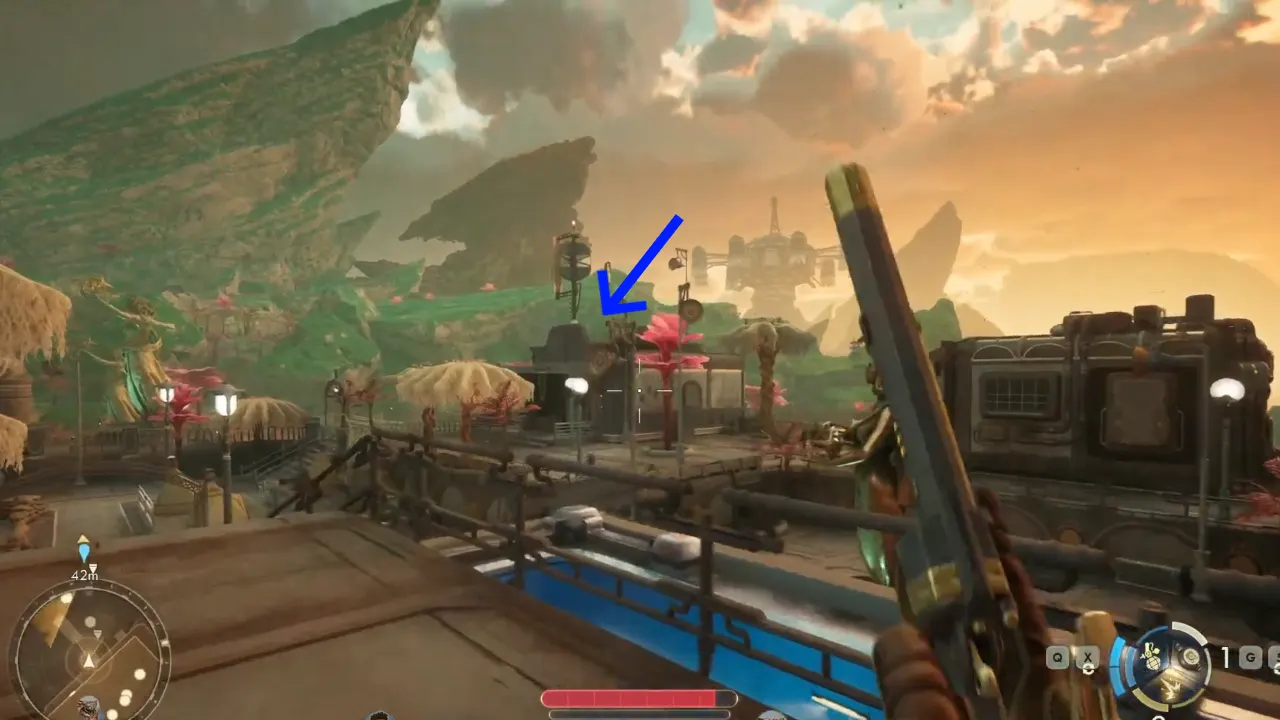Toggle the creature portrait below the minimap
This screenshot has height=720, width=1280.
click(x=88, y=705)
